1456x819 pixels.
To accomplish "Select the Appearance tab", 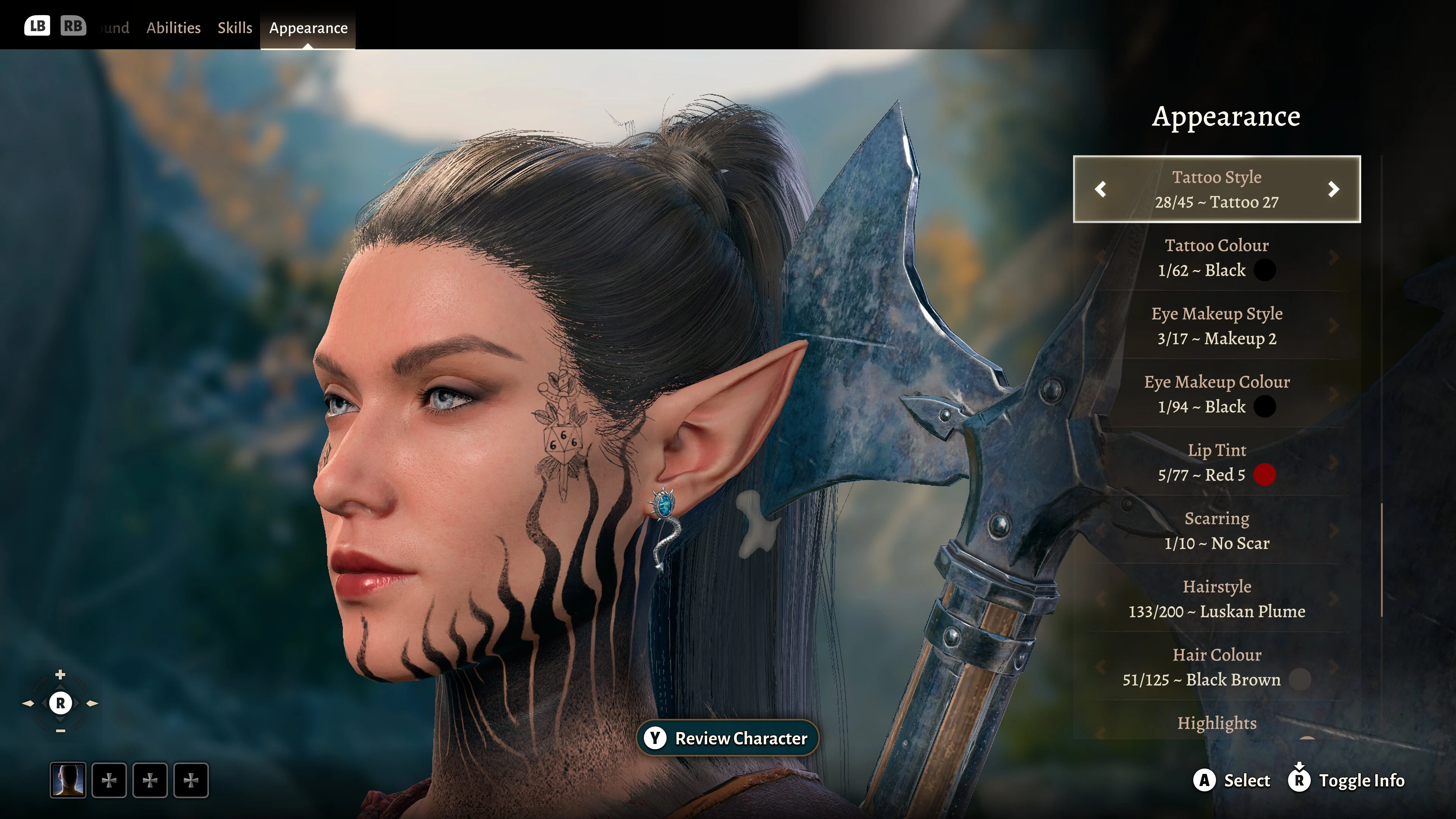I will [308, 28].
